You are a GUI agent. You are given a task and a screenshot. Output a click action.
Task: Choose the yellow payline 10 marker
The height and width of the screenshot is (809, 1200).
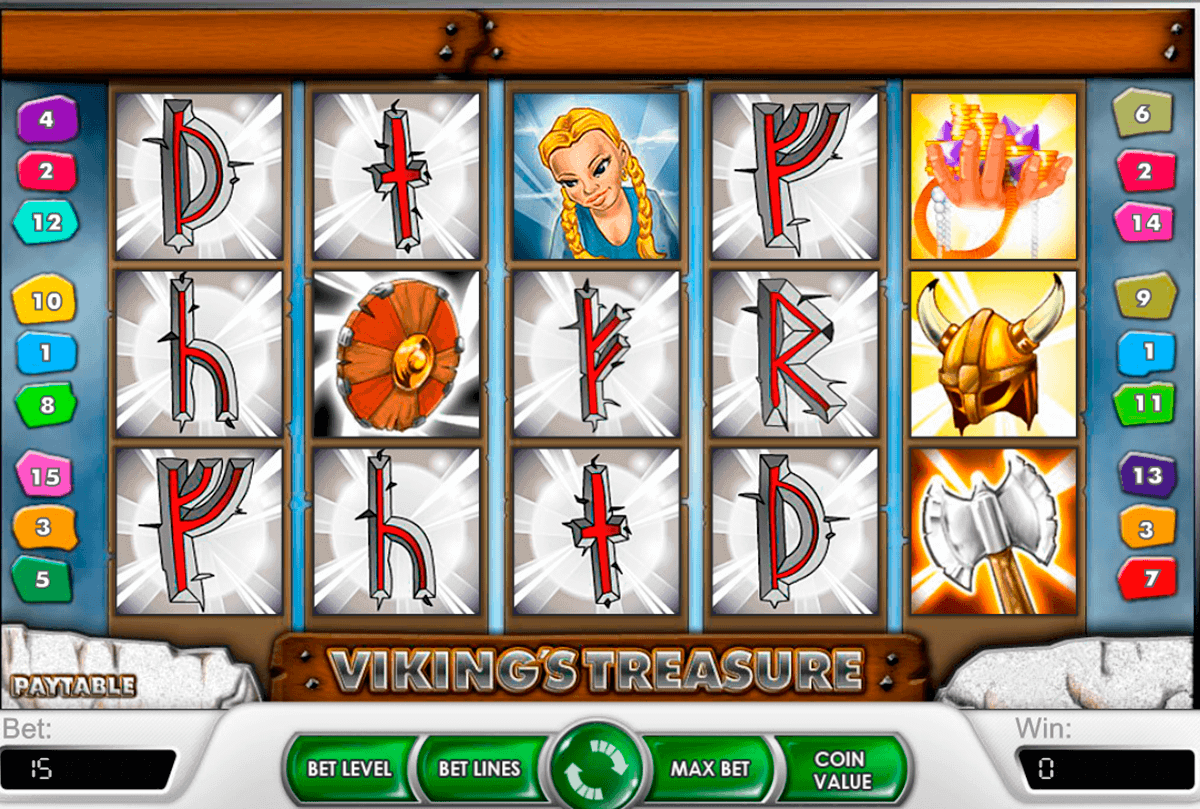pyautogui.click(x=46, y=301)
